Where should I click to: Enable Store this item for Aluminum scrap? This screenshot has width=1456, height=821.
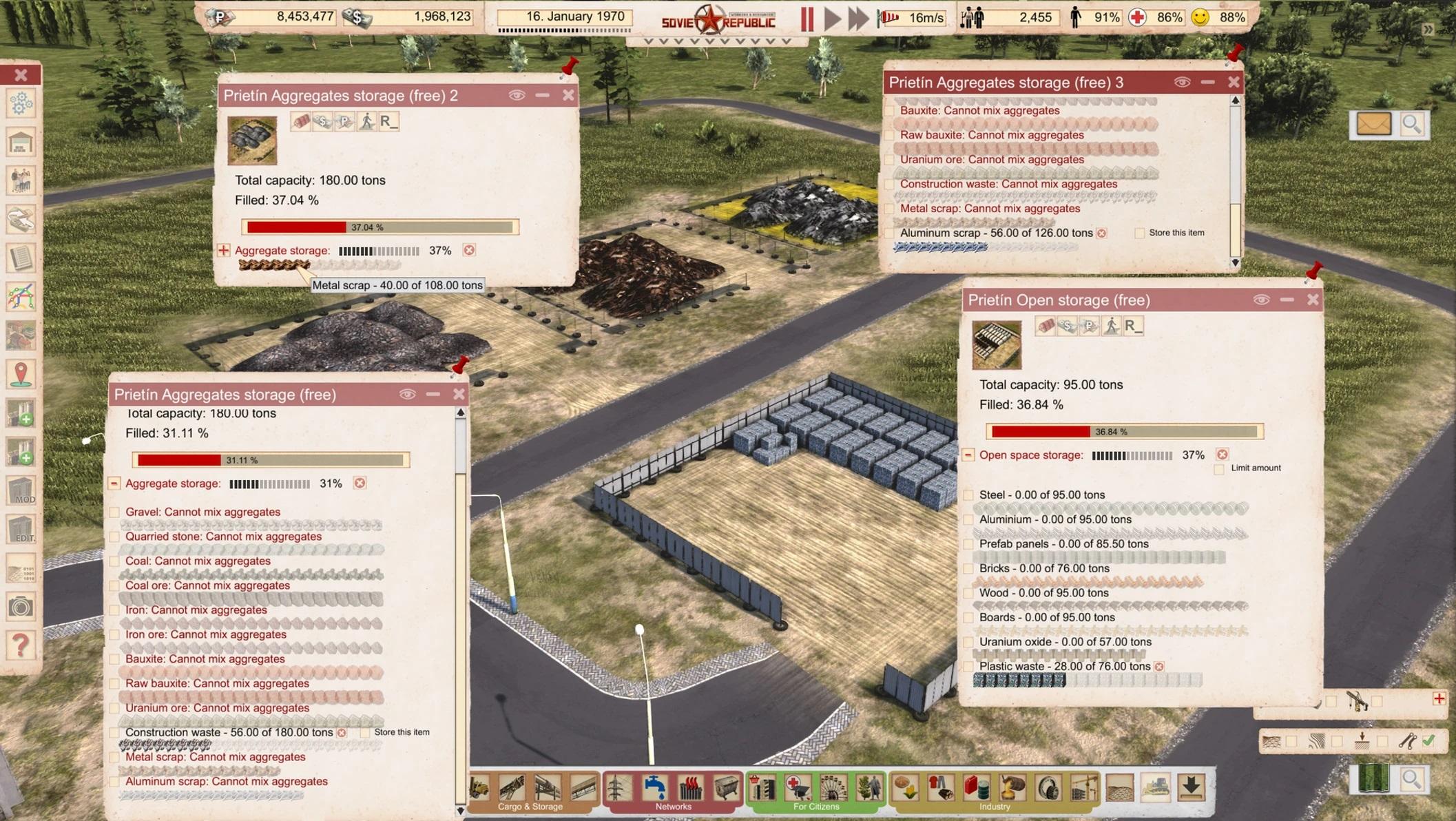[x=1140, y=233]
